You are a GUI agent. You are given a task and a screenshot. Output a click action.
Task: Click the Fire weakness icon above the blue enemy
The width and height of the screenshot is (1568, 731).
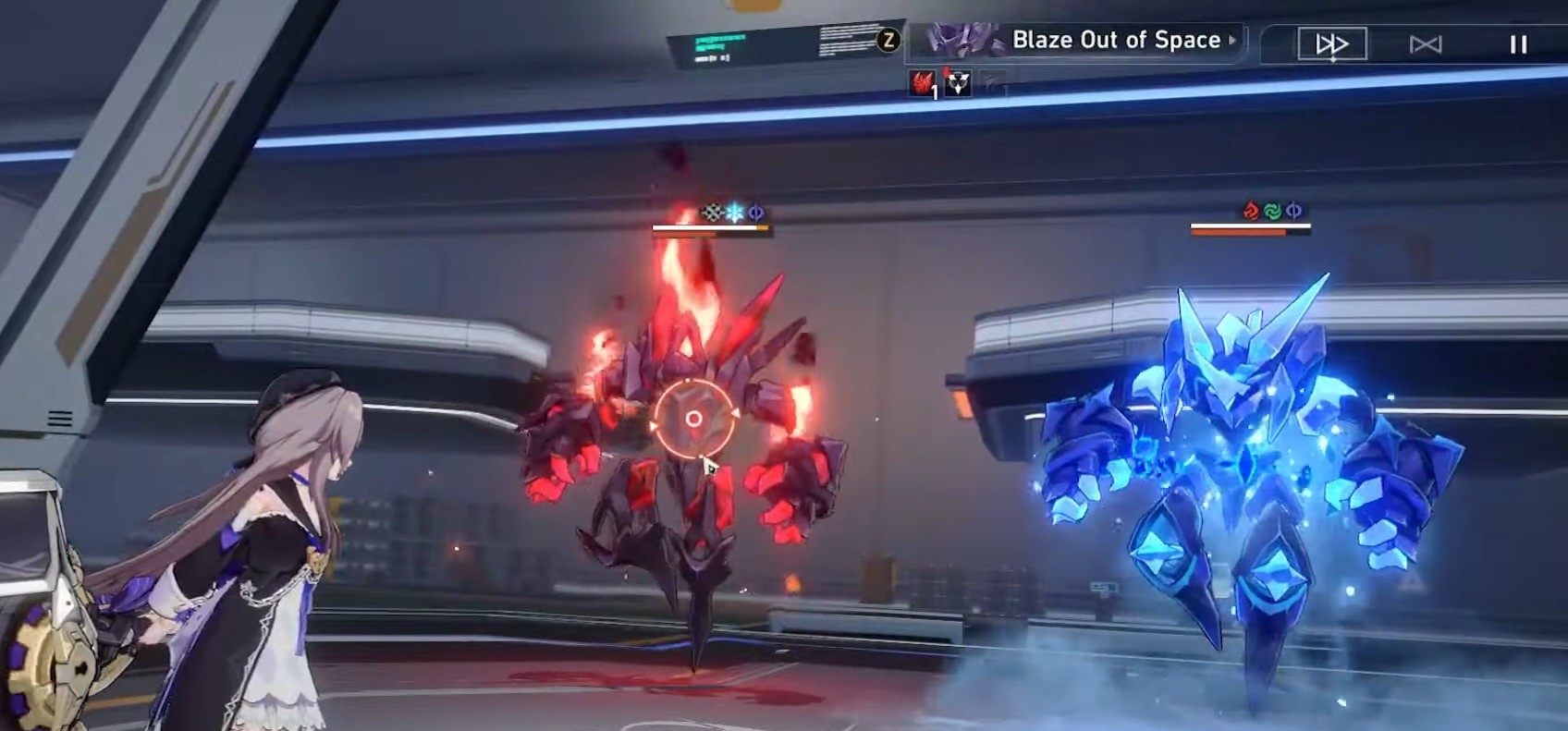tap(1250, 212)
